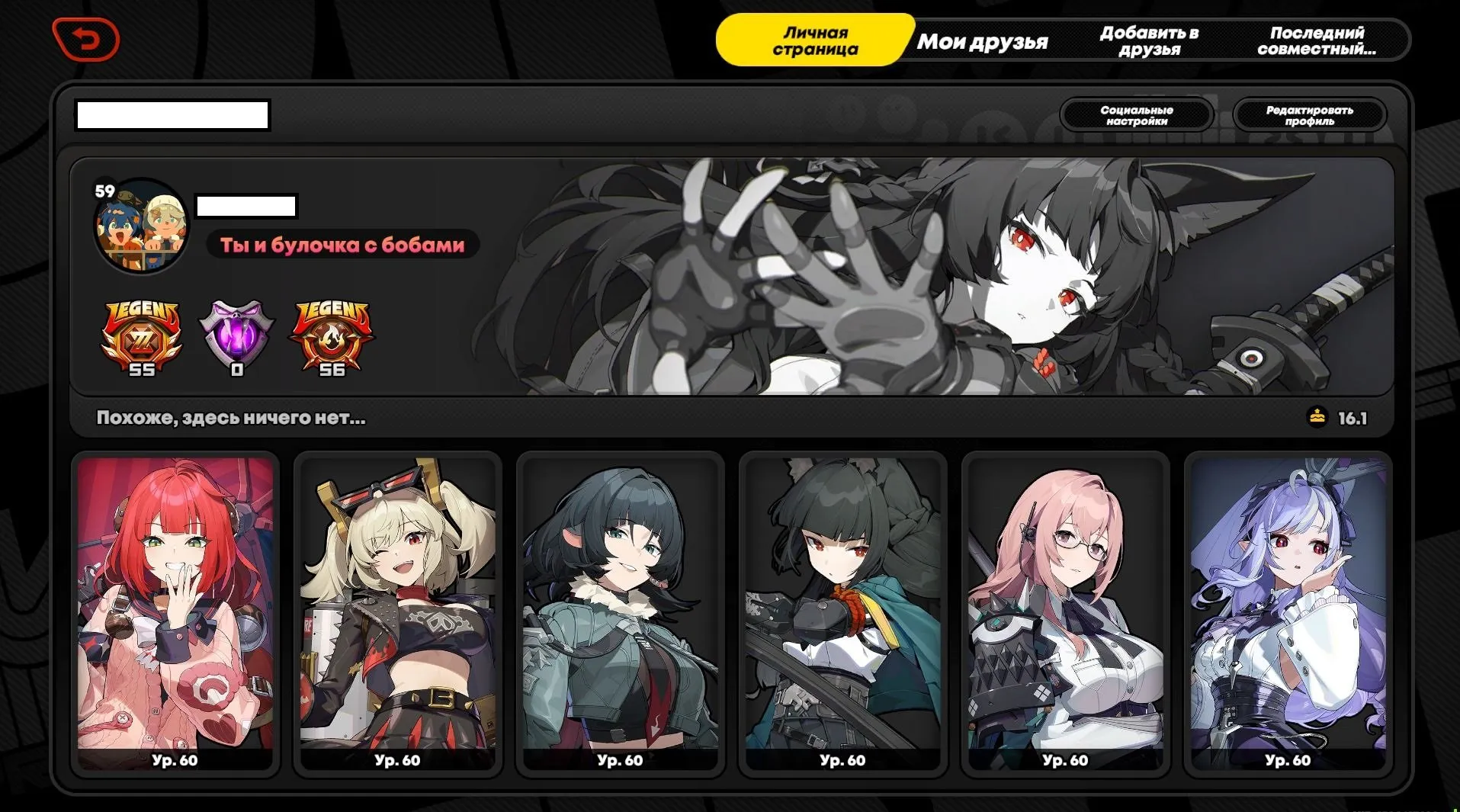This screenshot has width=1460, height=812.
Task: Click the title badge 'Ты и булочка с бобами'
Action: (x=340, y=245)
